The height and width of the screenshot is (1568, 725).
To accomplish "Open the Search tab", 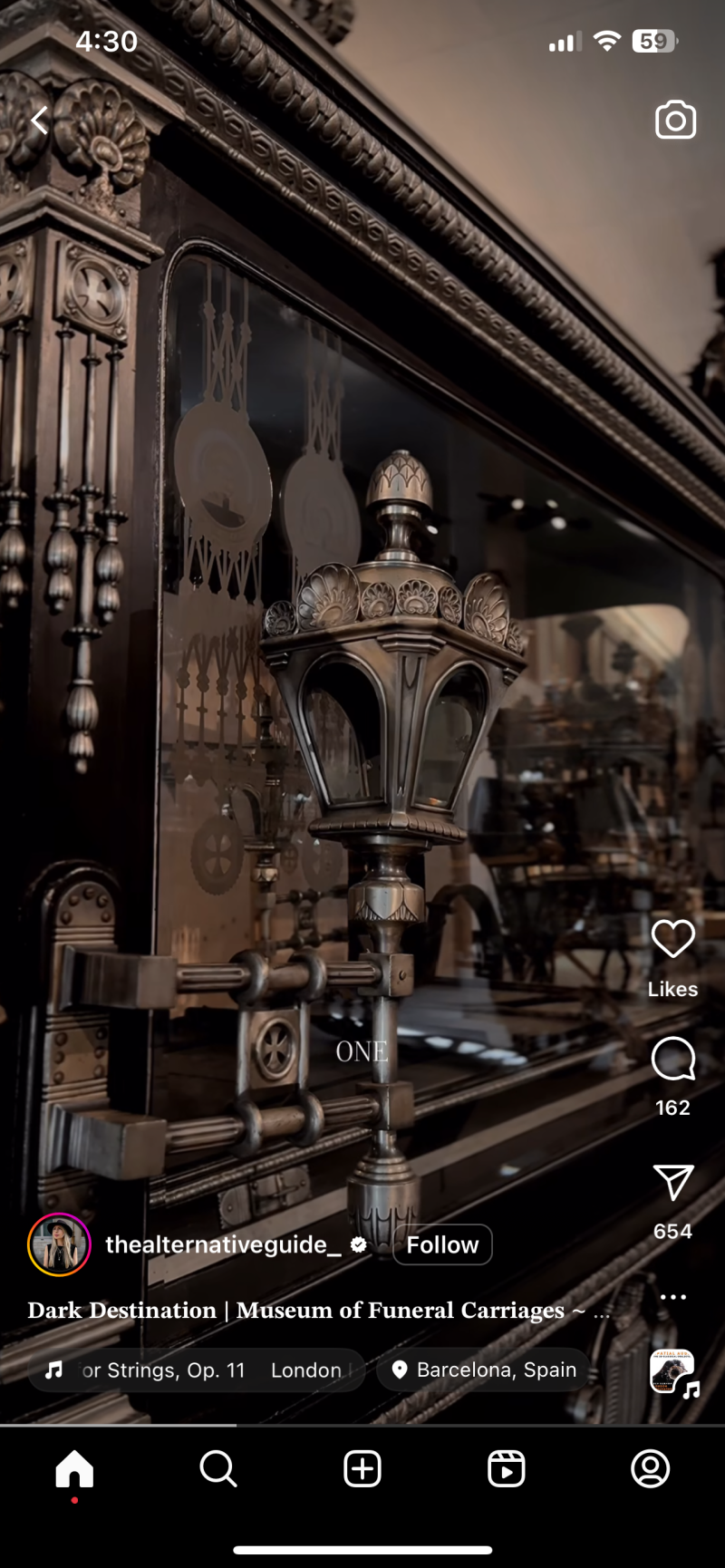I will click(218, 1468).
